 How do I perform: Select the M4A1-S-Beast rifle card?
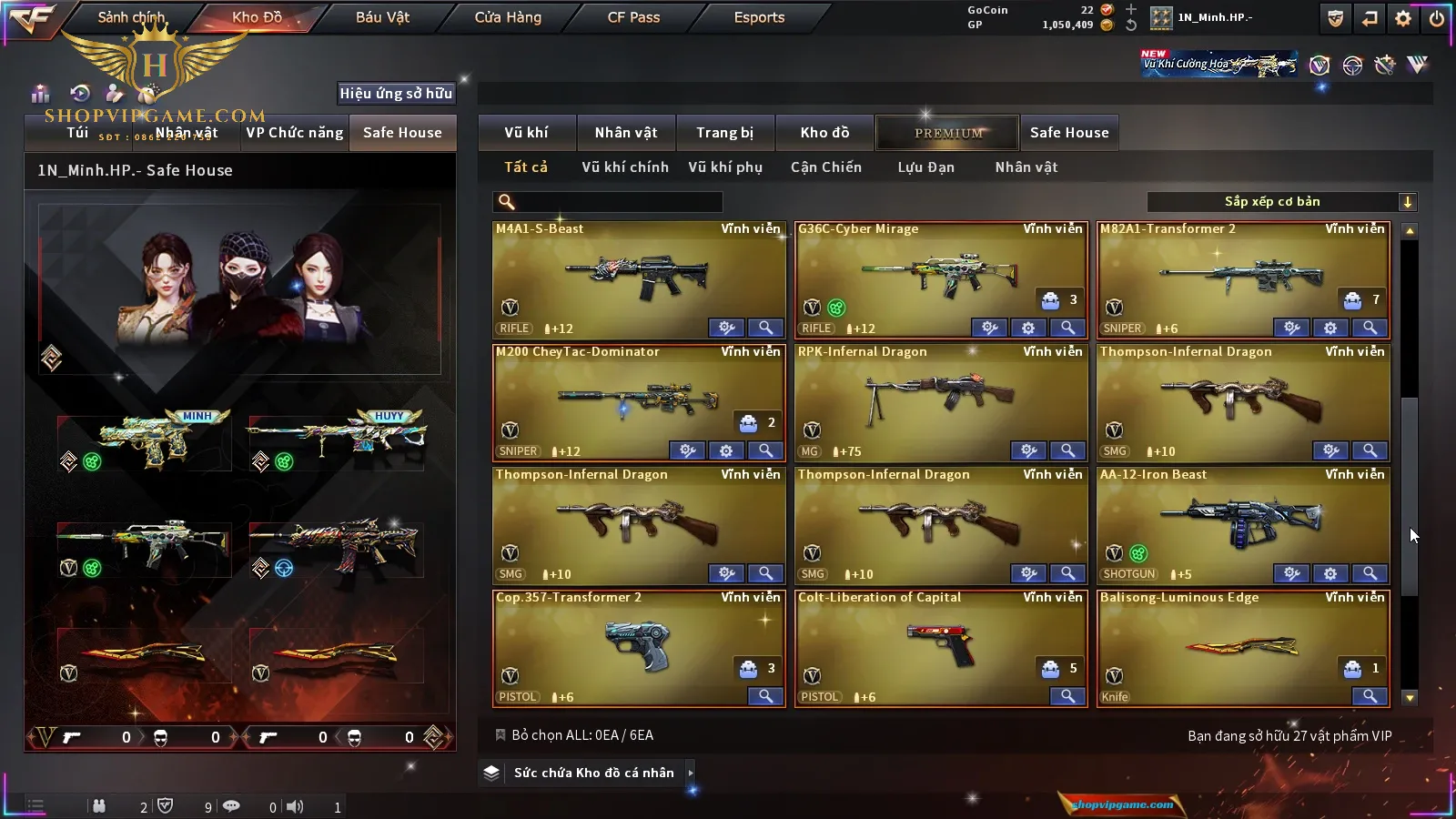[x=638, y=276]
